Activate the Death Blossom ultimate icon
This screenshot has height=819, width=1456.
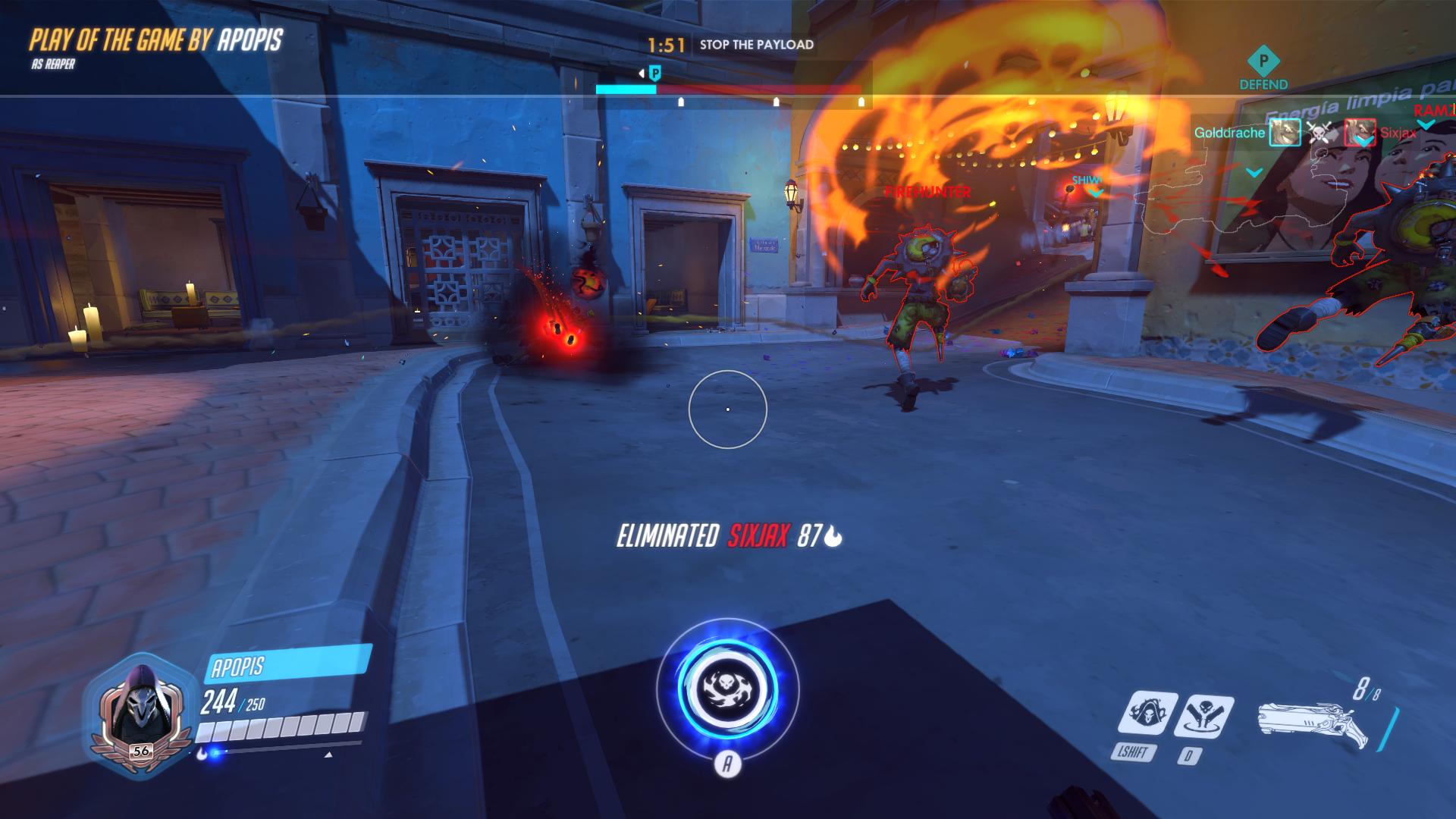[x=727, y=692]
